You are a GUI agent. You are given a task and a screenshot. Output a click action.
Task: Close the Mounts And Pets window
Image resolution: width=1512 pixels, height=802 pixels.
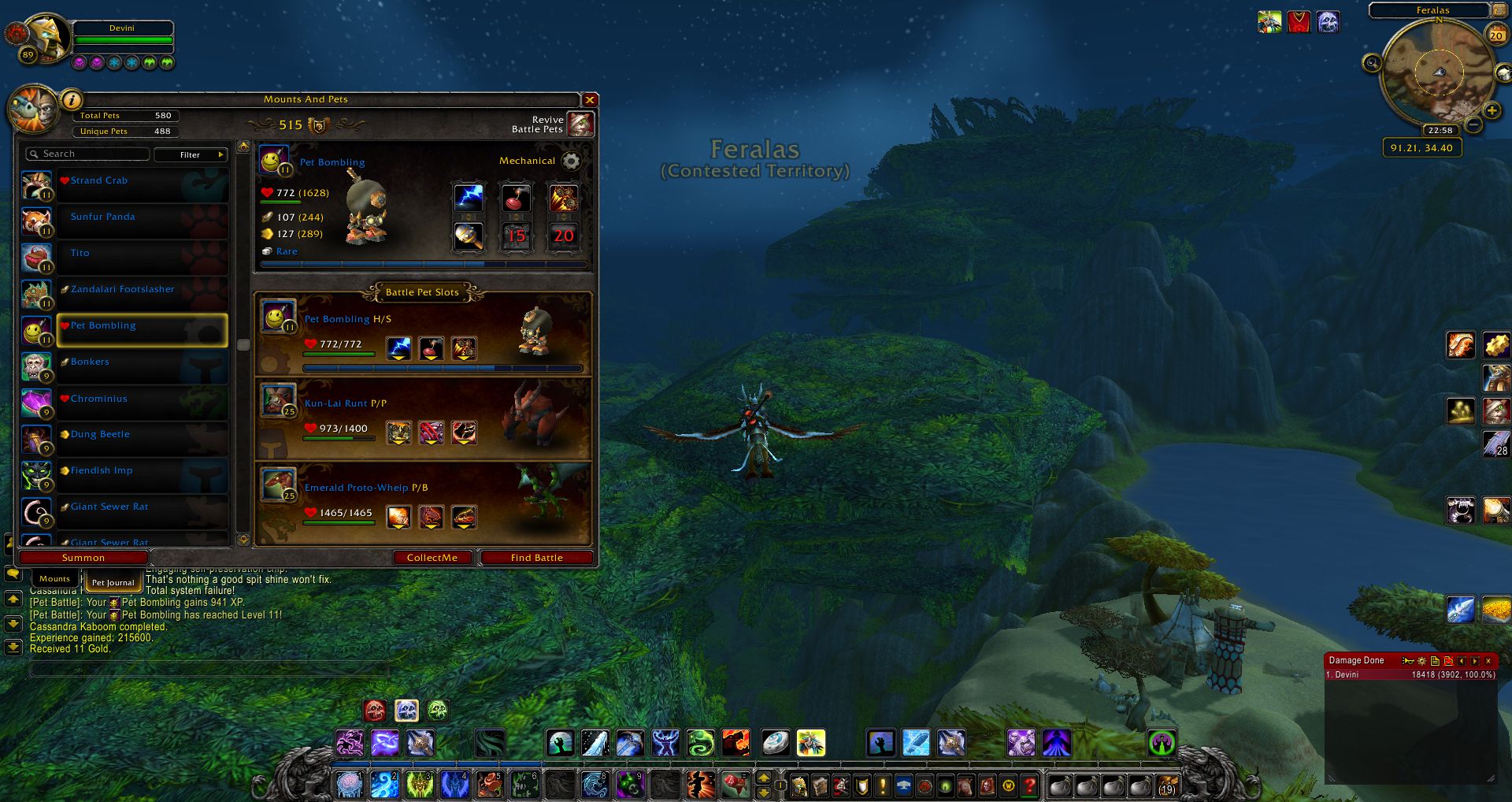click(x=589, y=100)
